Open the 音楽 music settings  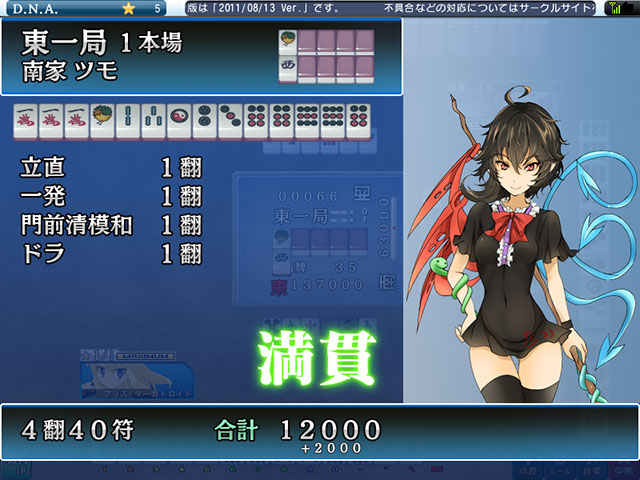[x=591, y=469]
